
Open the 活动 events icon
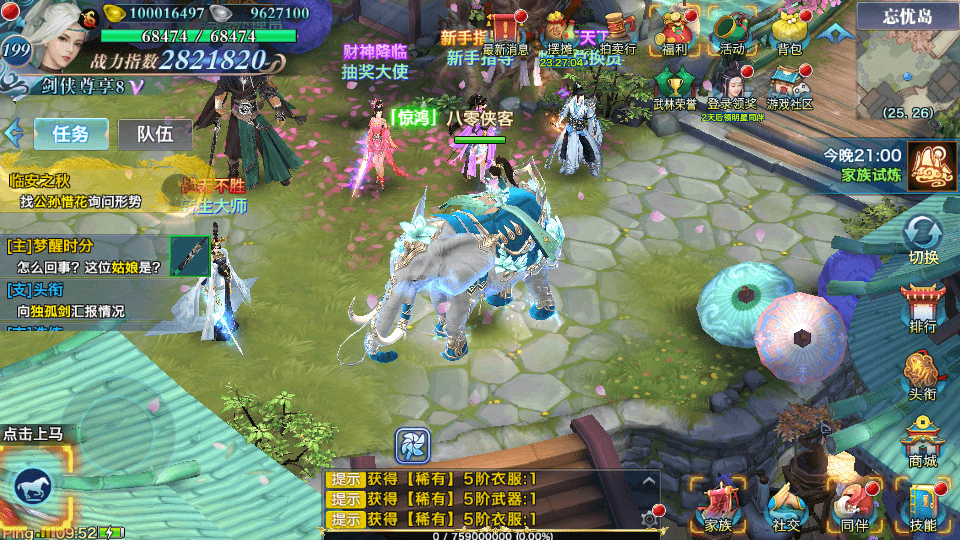pyautogui.click(x=731, y=30)
